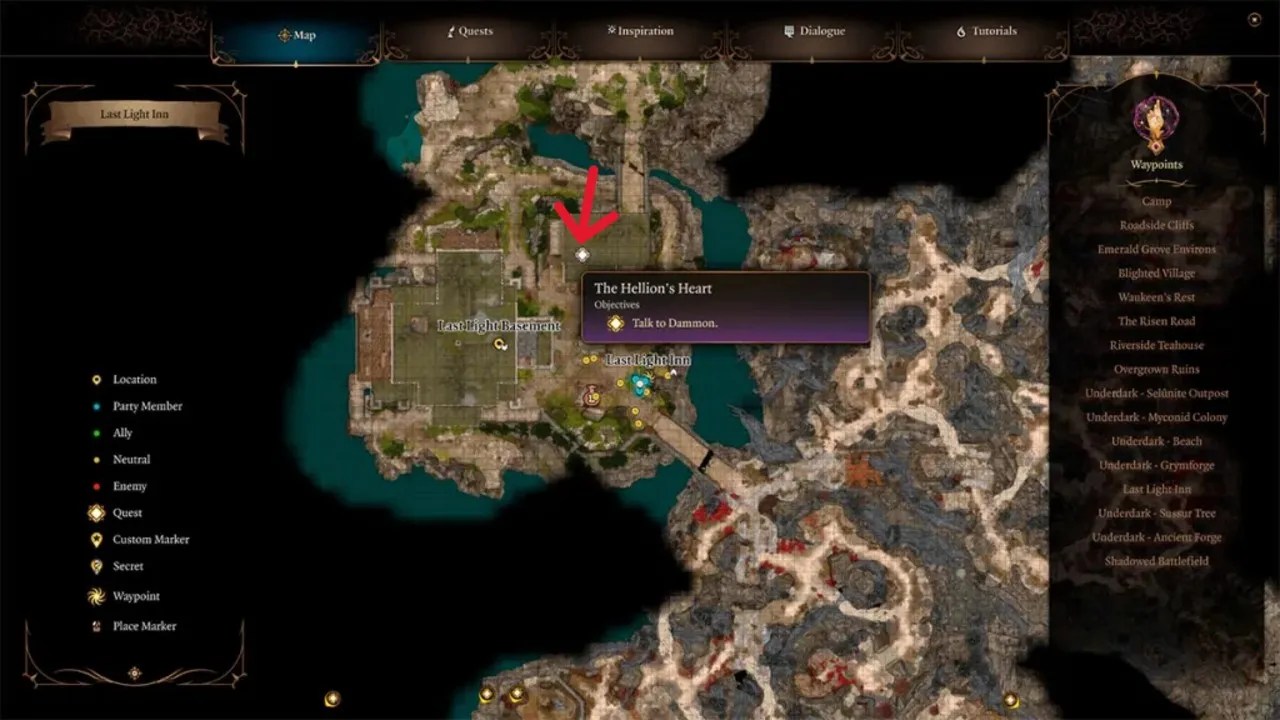Expand the Party Member legend entry
The height and width of the screenshot is (720, 1280).
coord(95,406)
